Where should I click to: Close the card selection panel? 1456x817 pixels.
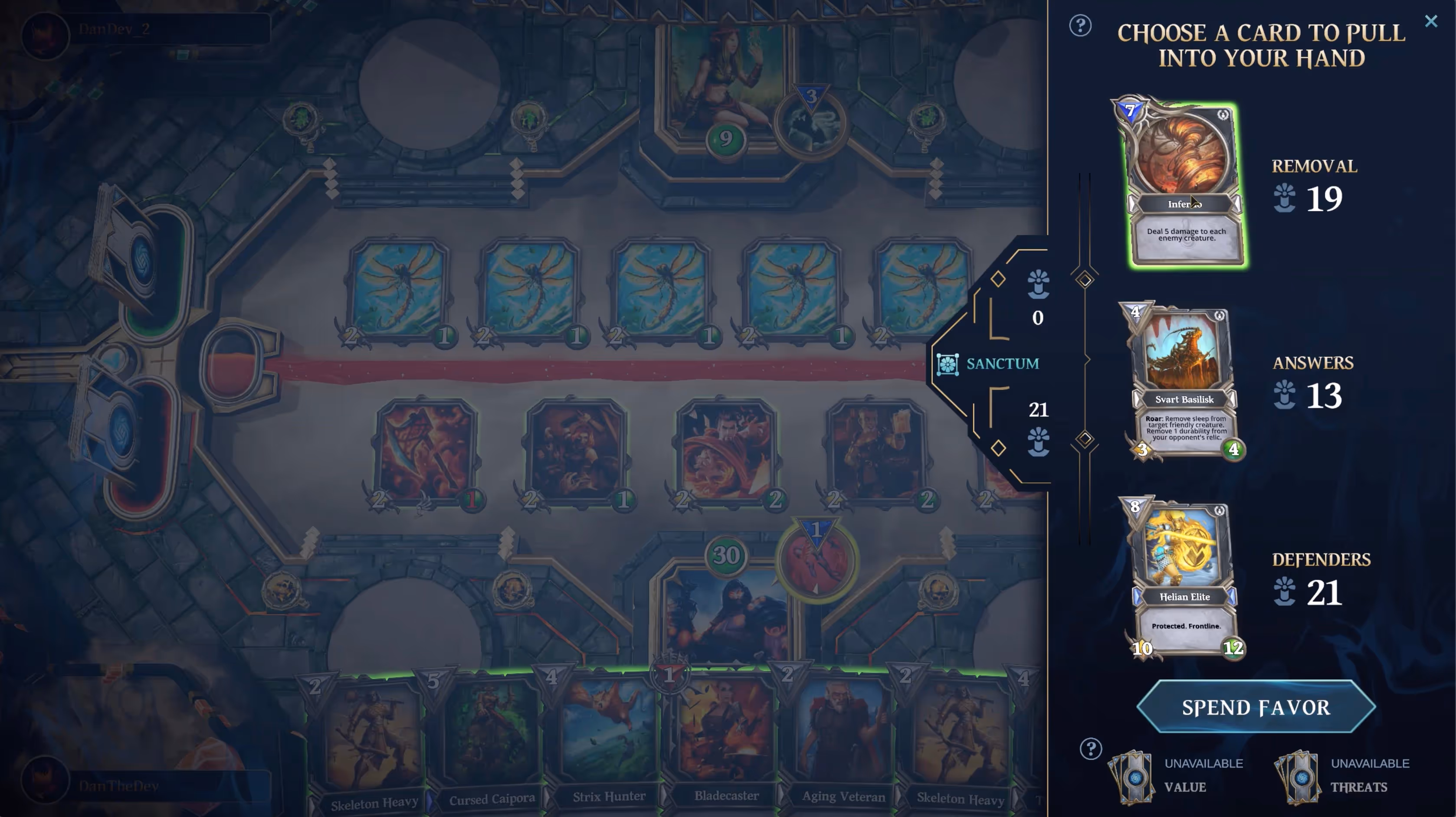click(1432, 21)
